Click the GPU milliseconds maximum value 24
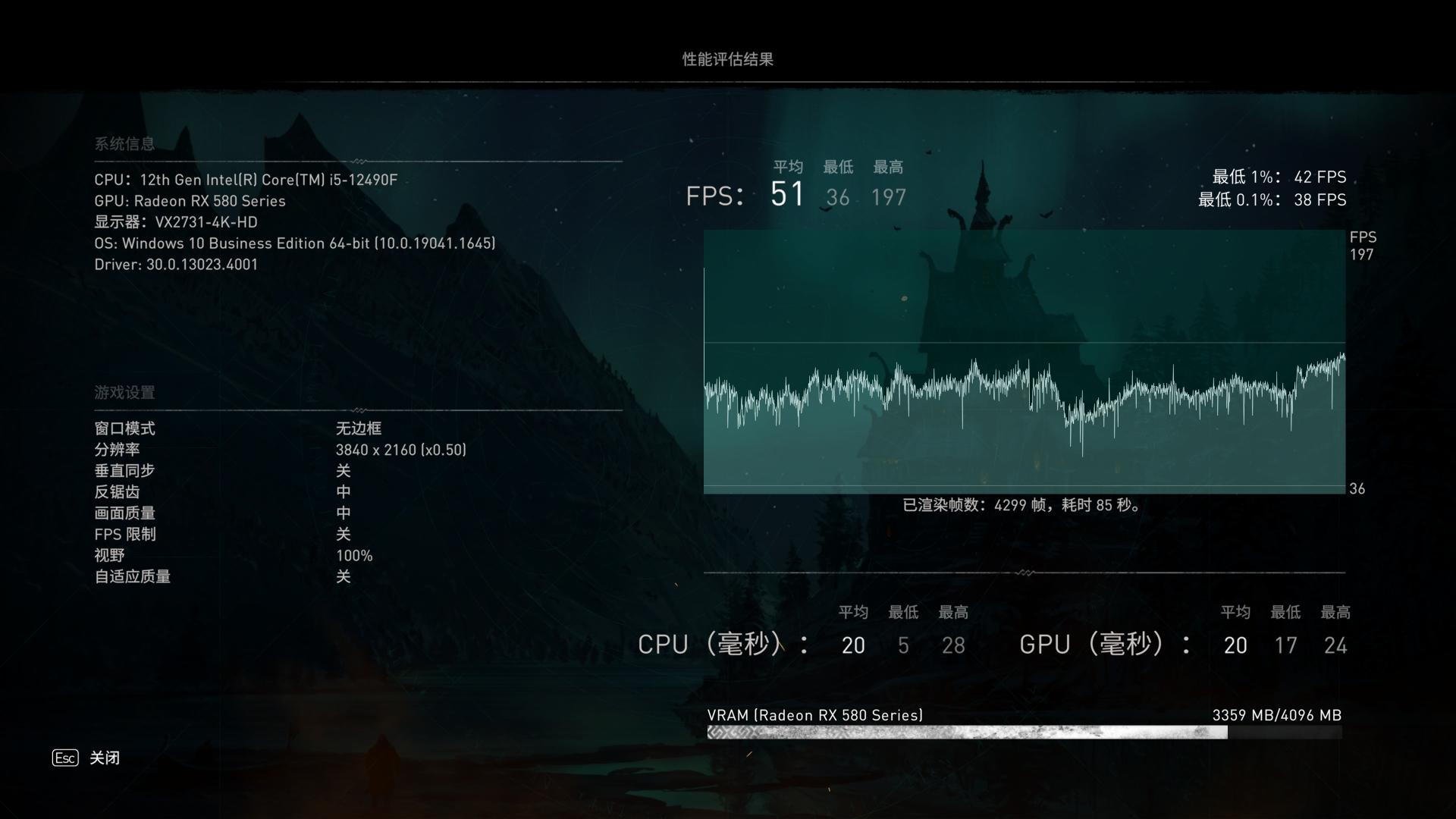The height and width of the screenshot is (819, 1456). tap(1337, 645)
